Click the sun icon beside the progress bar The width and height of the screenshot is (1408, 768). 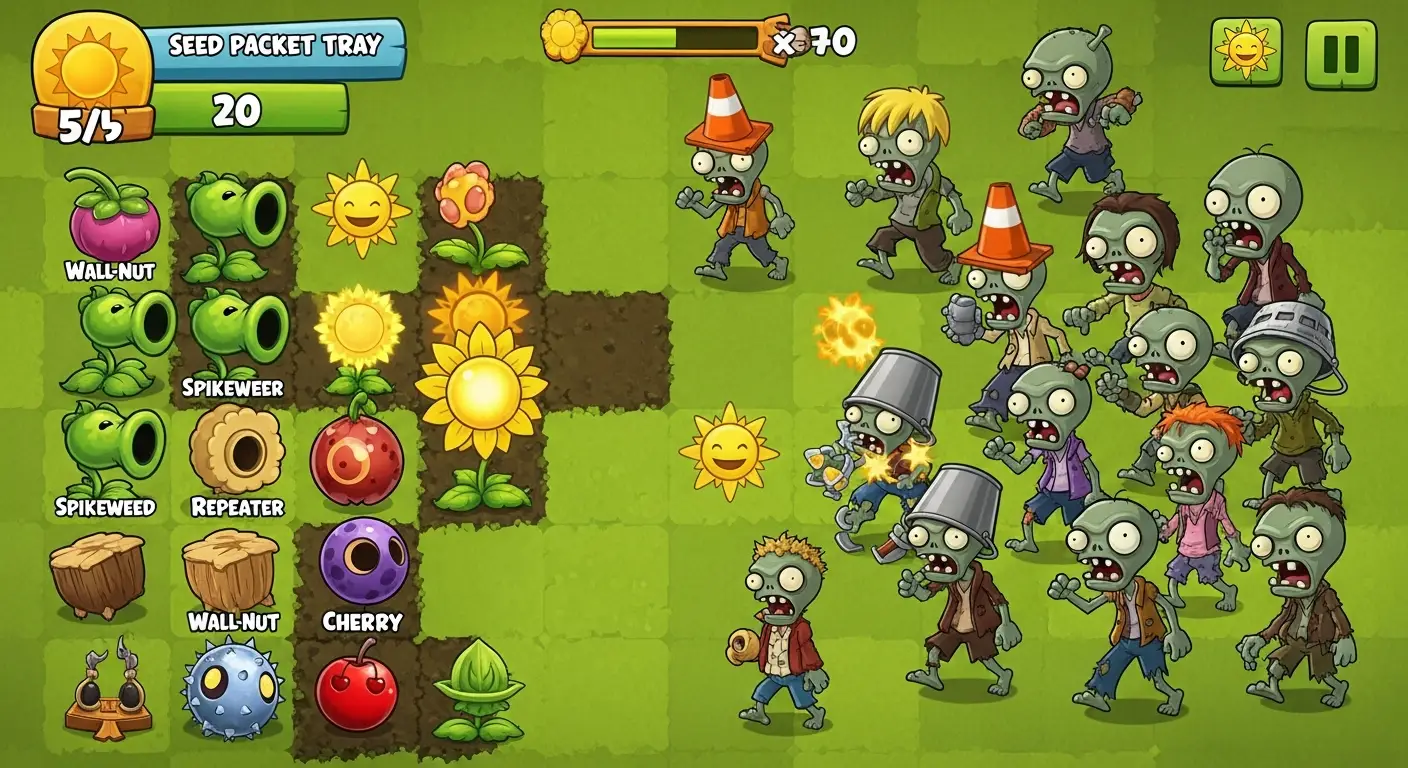pyautogui.click(x=563, y=38)
